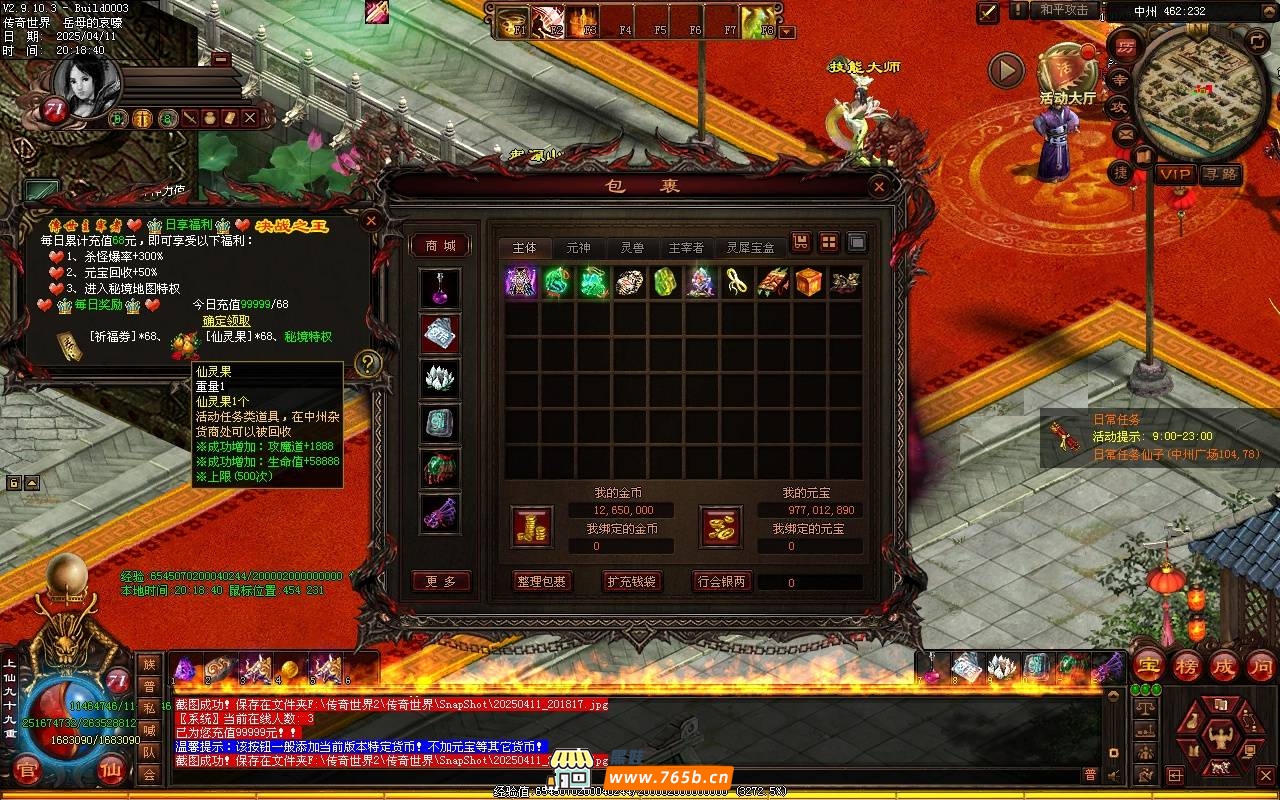Switch to the 灵兽 tab
The width and height of the screenshot is (1280, 800).
pyautogui.click(x=631, y=248)
